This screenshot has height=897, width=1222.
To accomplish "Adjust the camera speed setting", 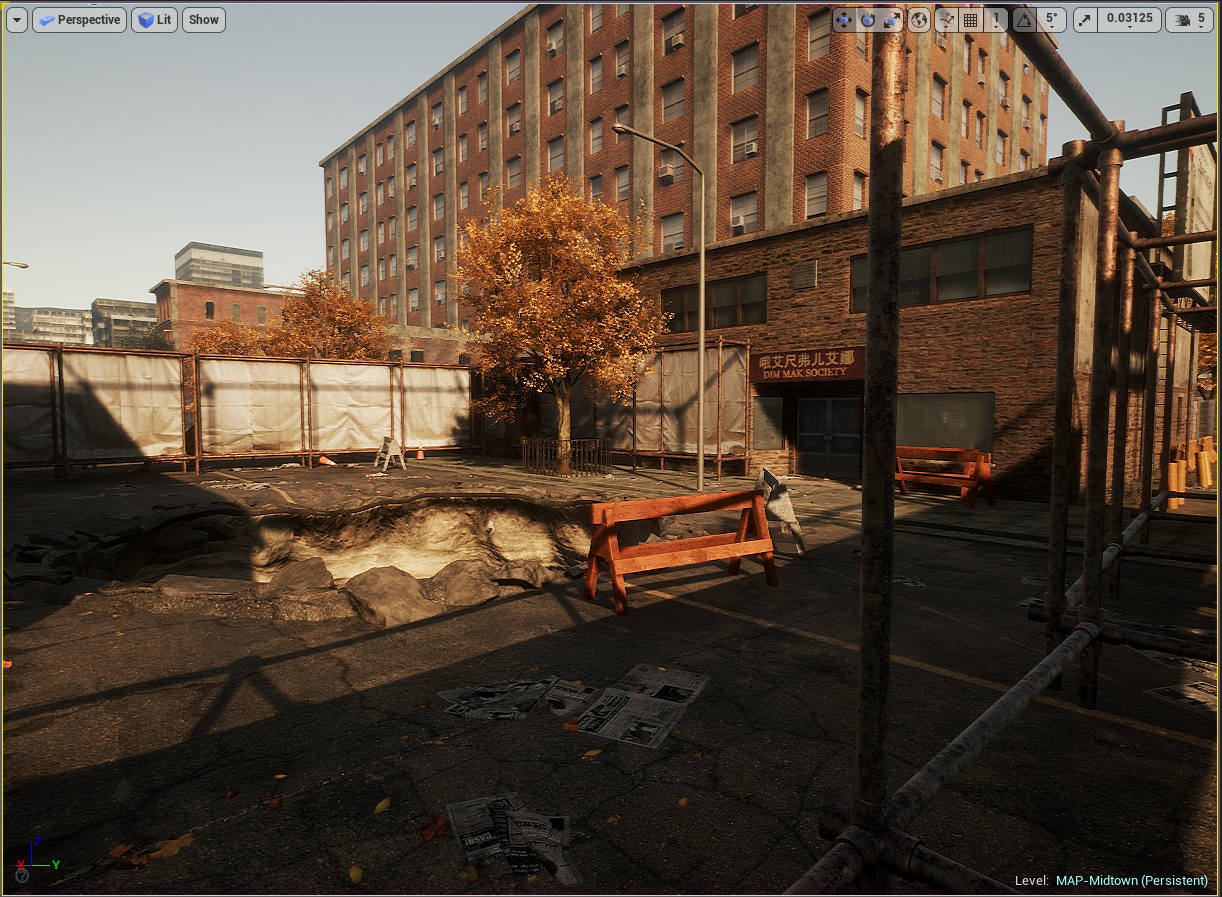I will click(x=1189, y=20).
